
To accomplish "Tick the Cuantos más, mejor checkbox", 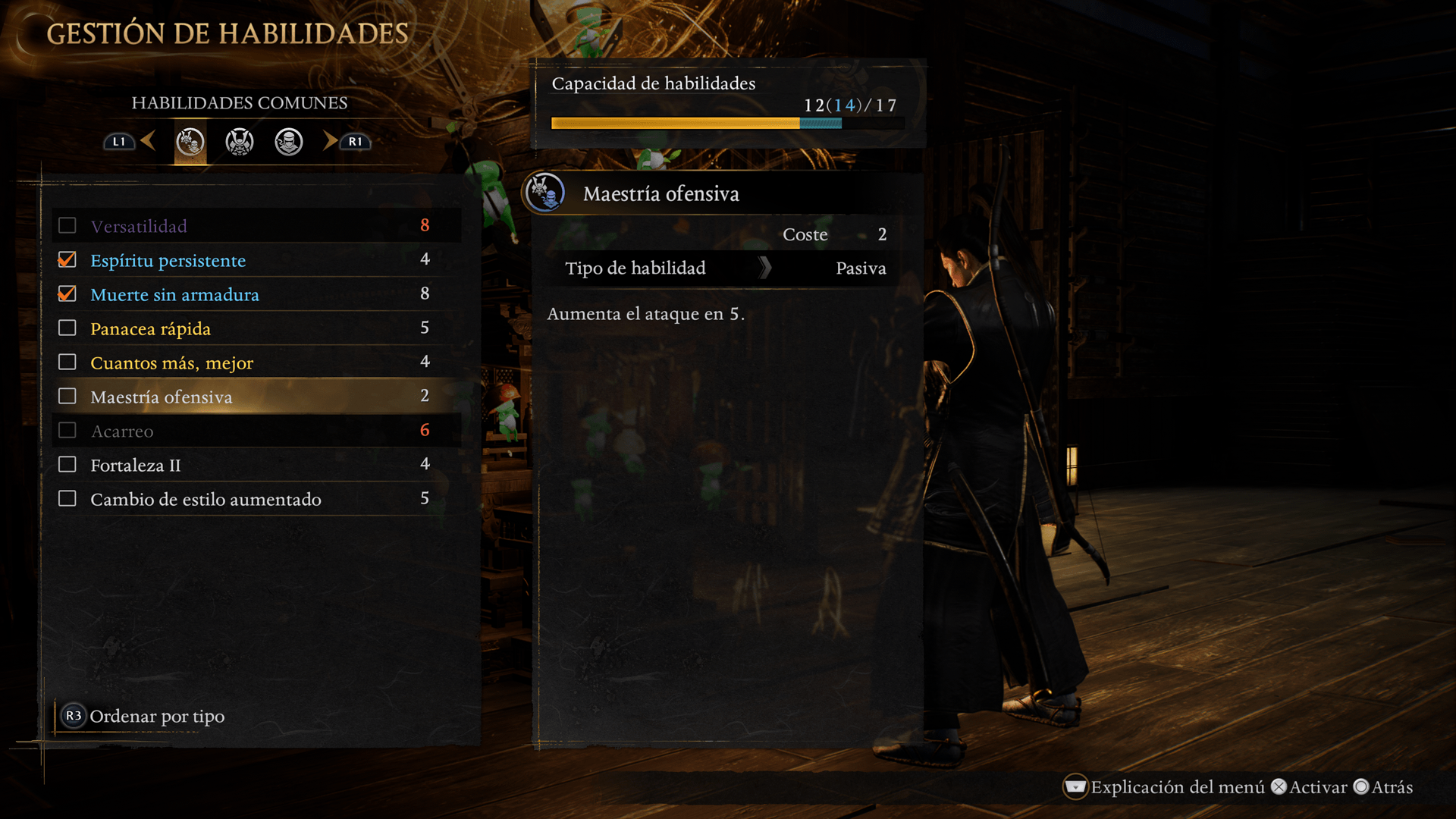I will click(67, 362).
